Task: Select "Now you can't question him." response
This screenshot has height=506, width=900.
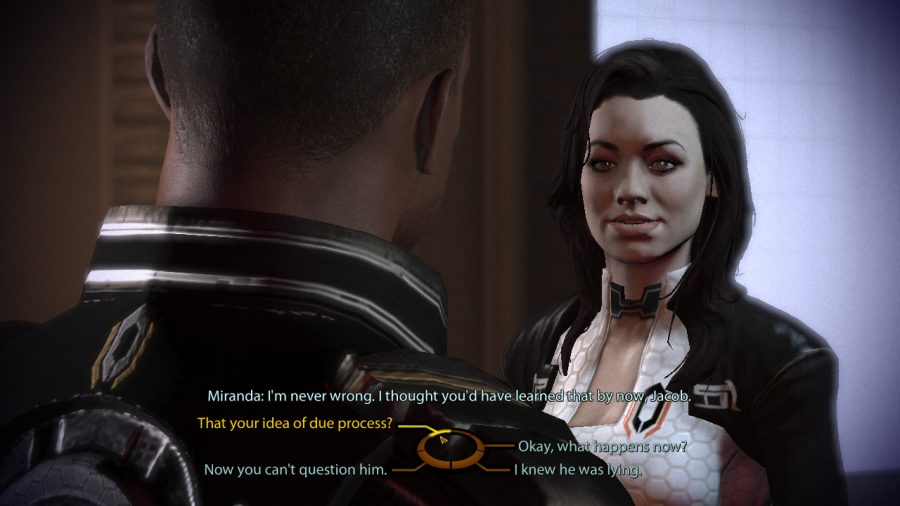Action: (x=295, y=468)
